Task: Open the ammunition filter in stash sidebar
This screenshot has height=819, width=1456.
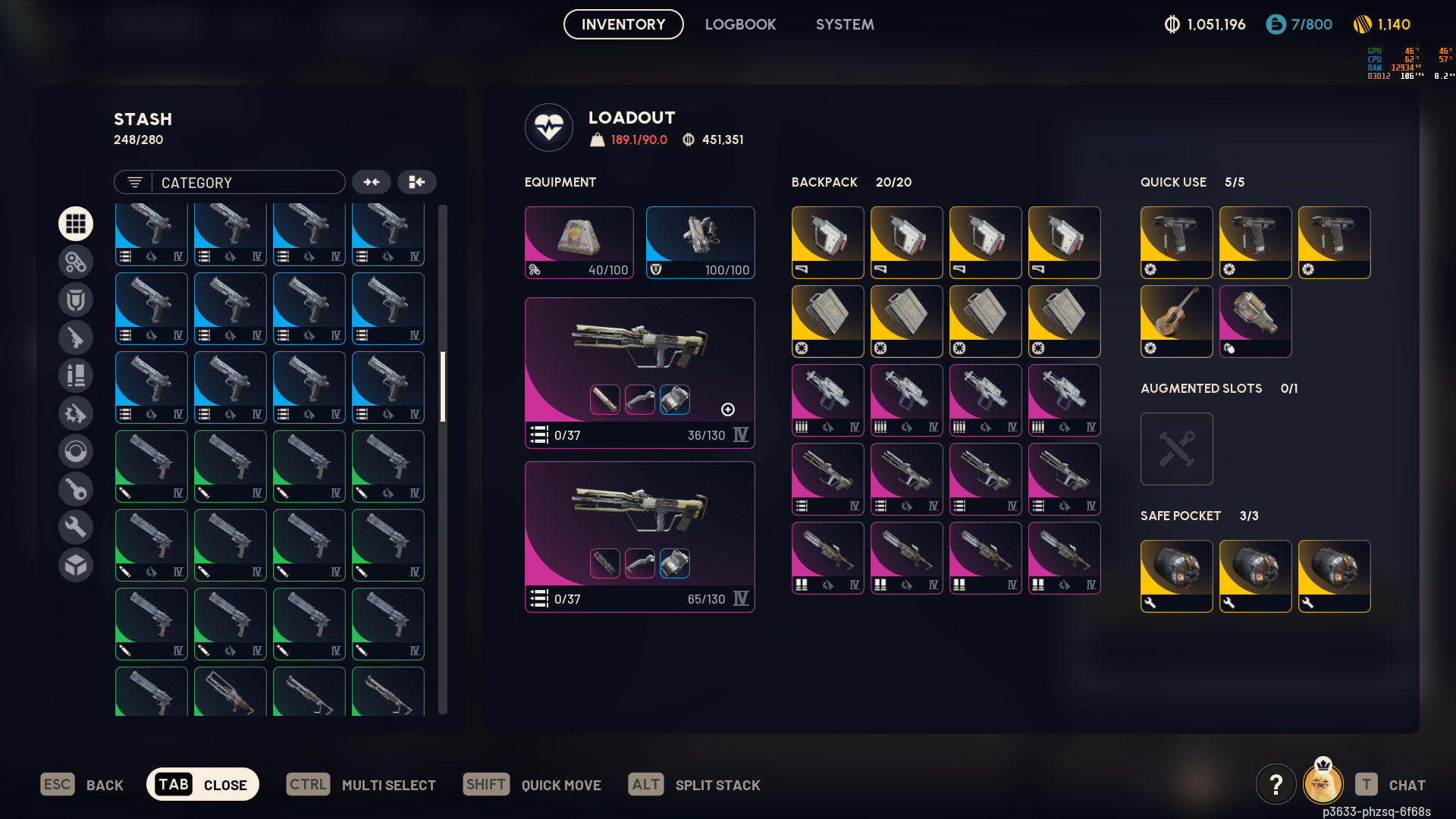Action: coord(76,375)
